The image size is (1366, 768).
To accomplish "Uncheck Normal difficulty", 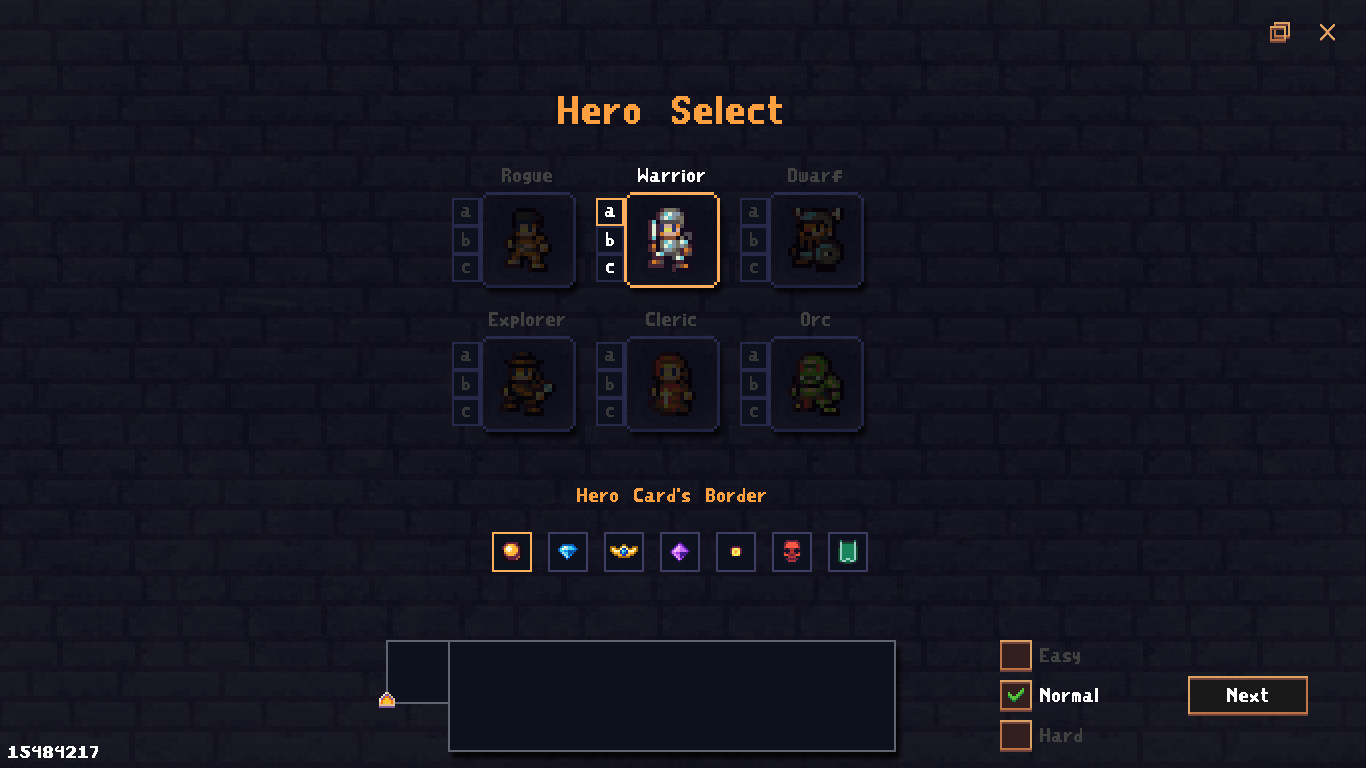I will coord(1015,695).
